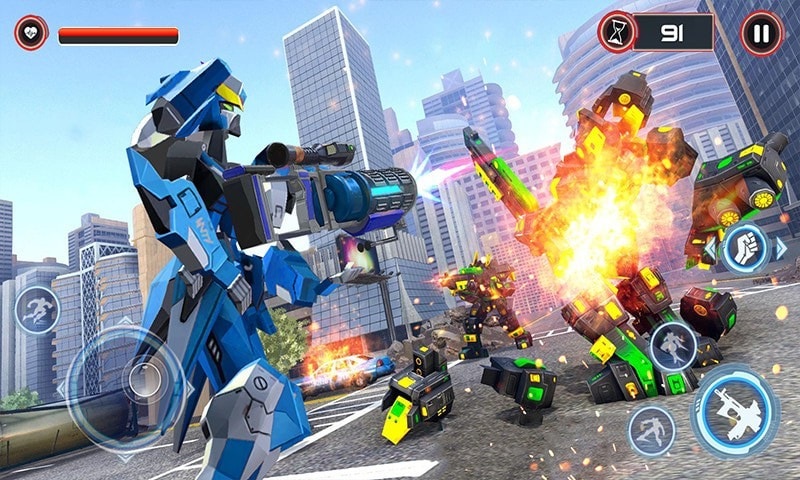Click the right arrow beside the fist icon

click(781, 248)
